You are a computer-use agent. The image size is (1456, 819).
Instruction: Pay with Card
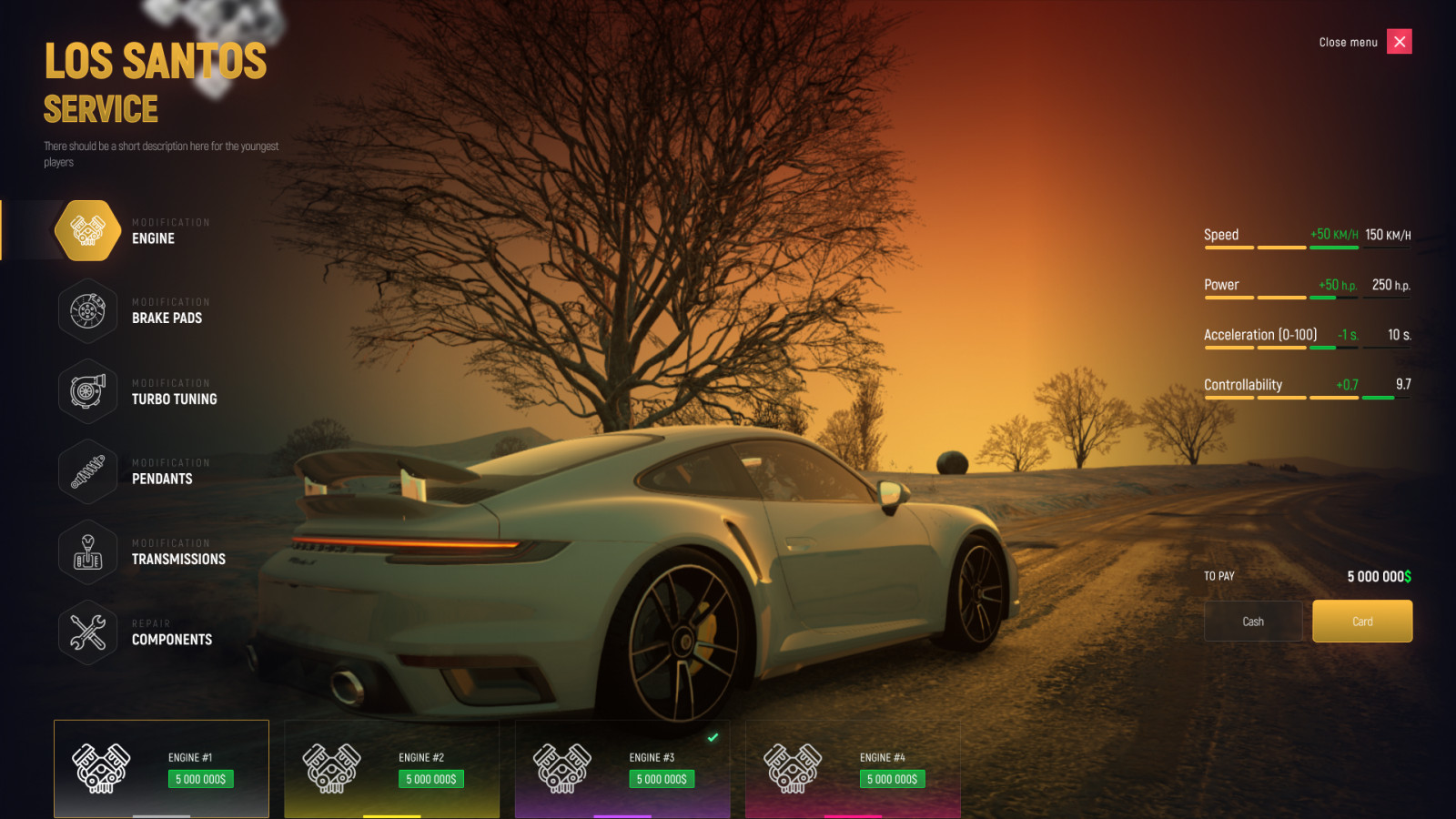[1362, 622]
